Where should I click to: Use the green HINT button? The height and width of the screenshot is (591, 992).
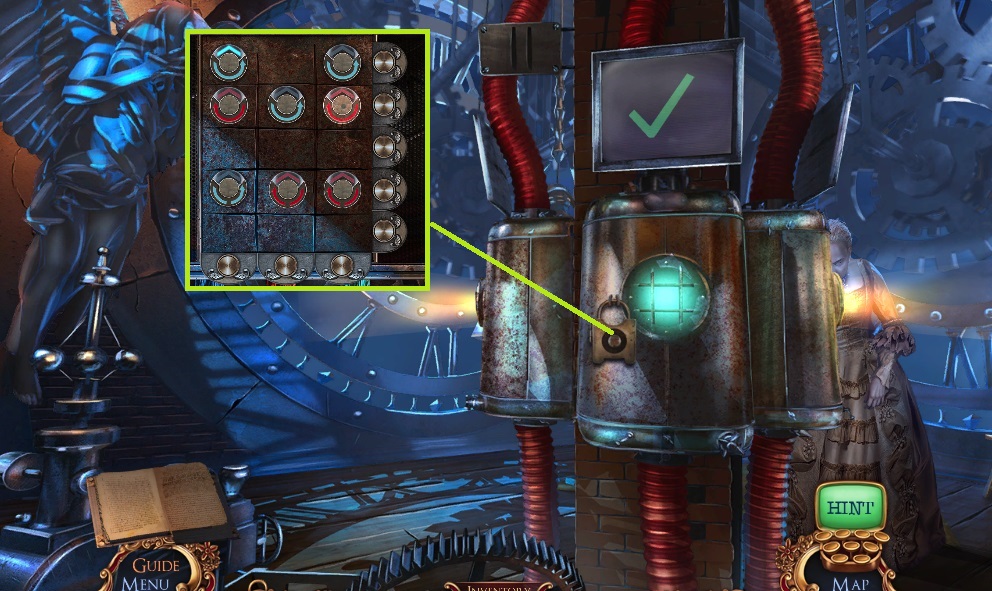tap(849, 508)
